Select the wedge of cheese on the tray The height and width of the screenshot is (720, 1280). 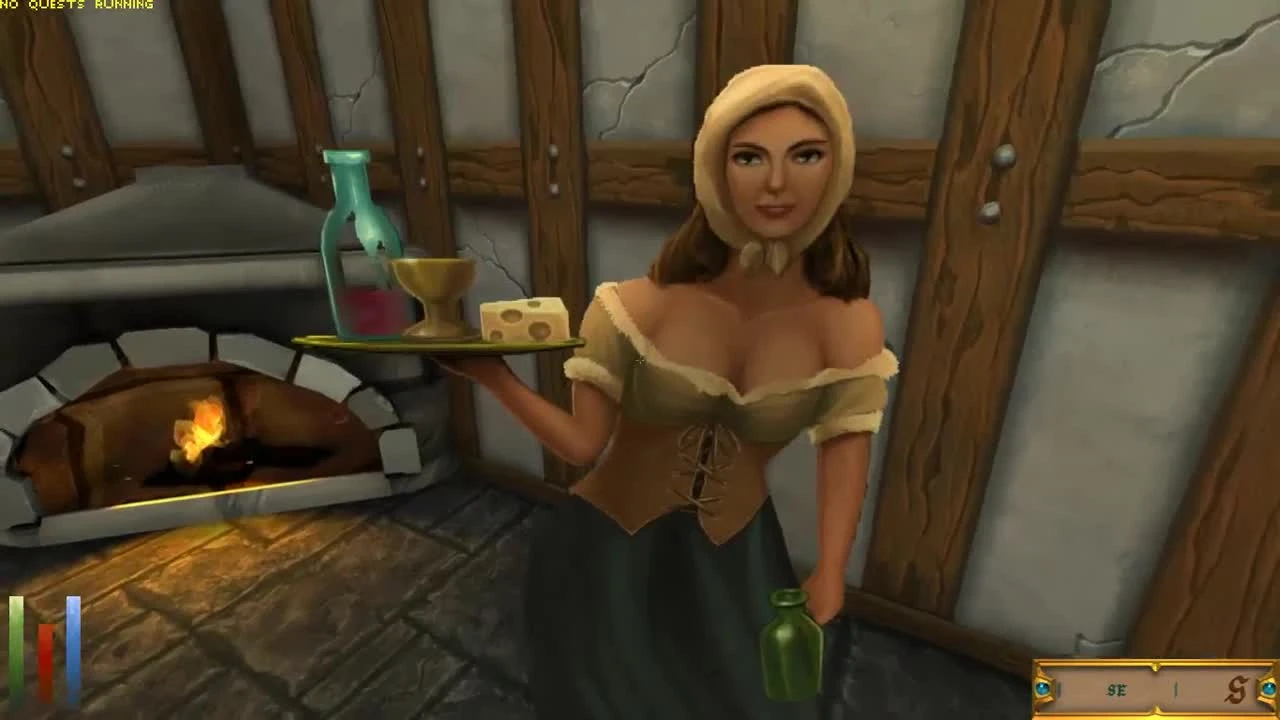[525, 320]
